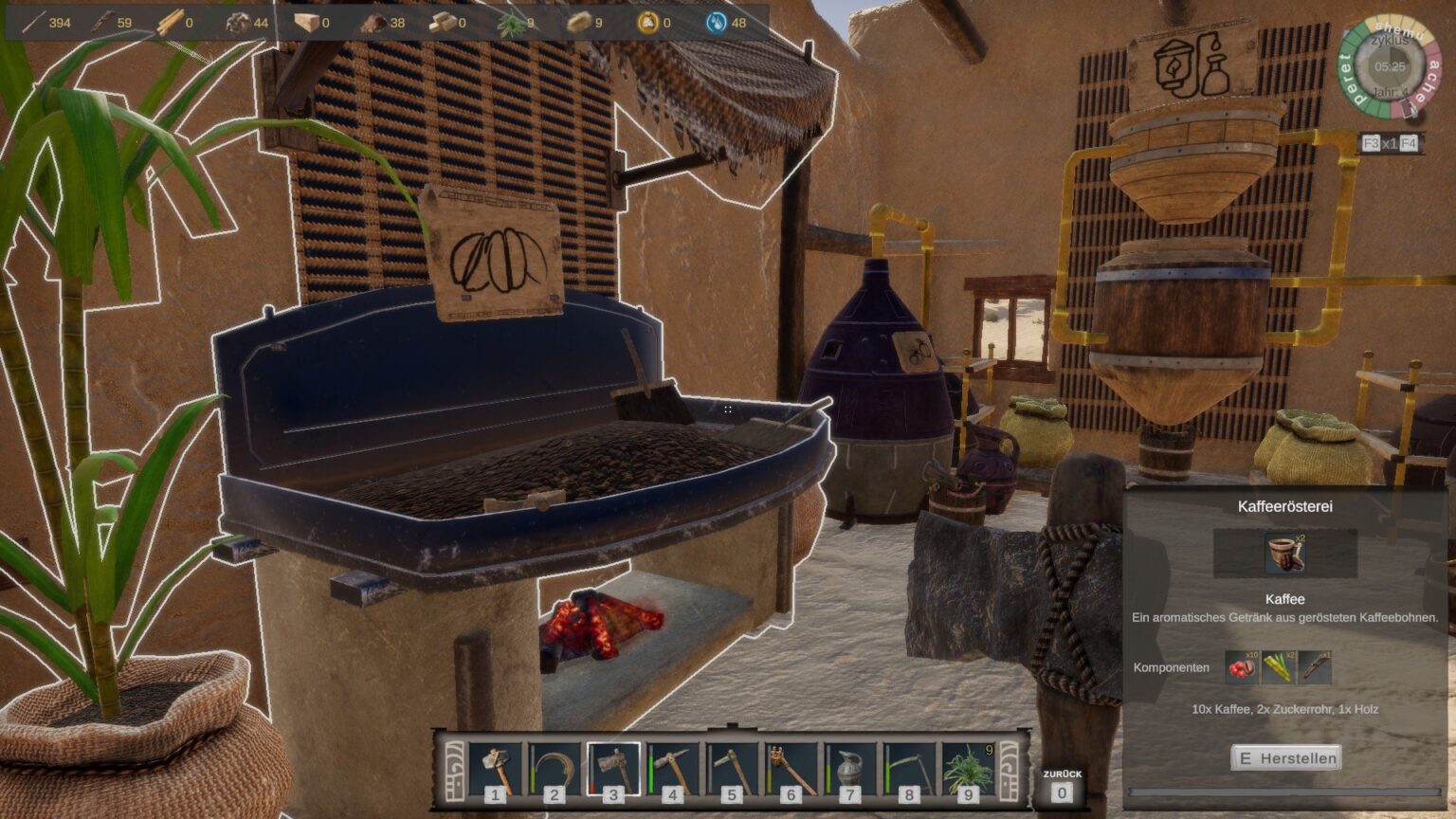Toggle crafting quantity with the F4 control
This screenshot has width=1456, height=819.
1409,143
